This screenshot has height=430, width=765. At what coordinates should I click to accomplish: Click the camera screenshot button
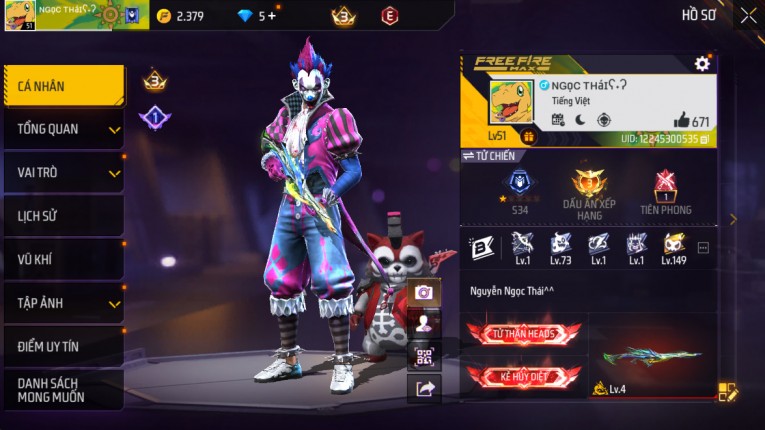(424, 292)
